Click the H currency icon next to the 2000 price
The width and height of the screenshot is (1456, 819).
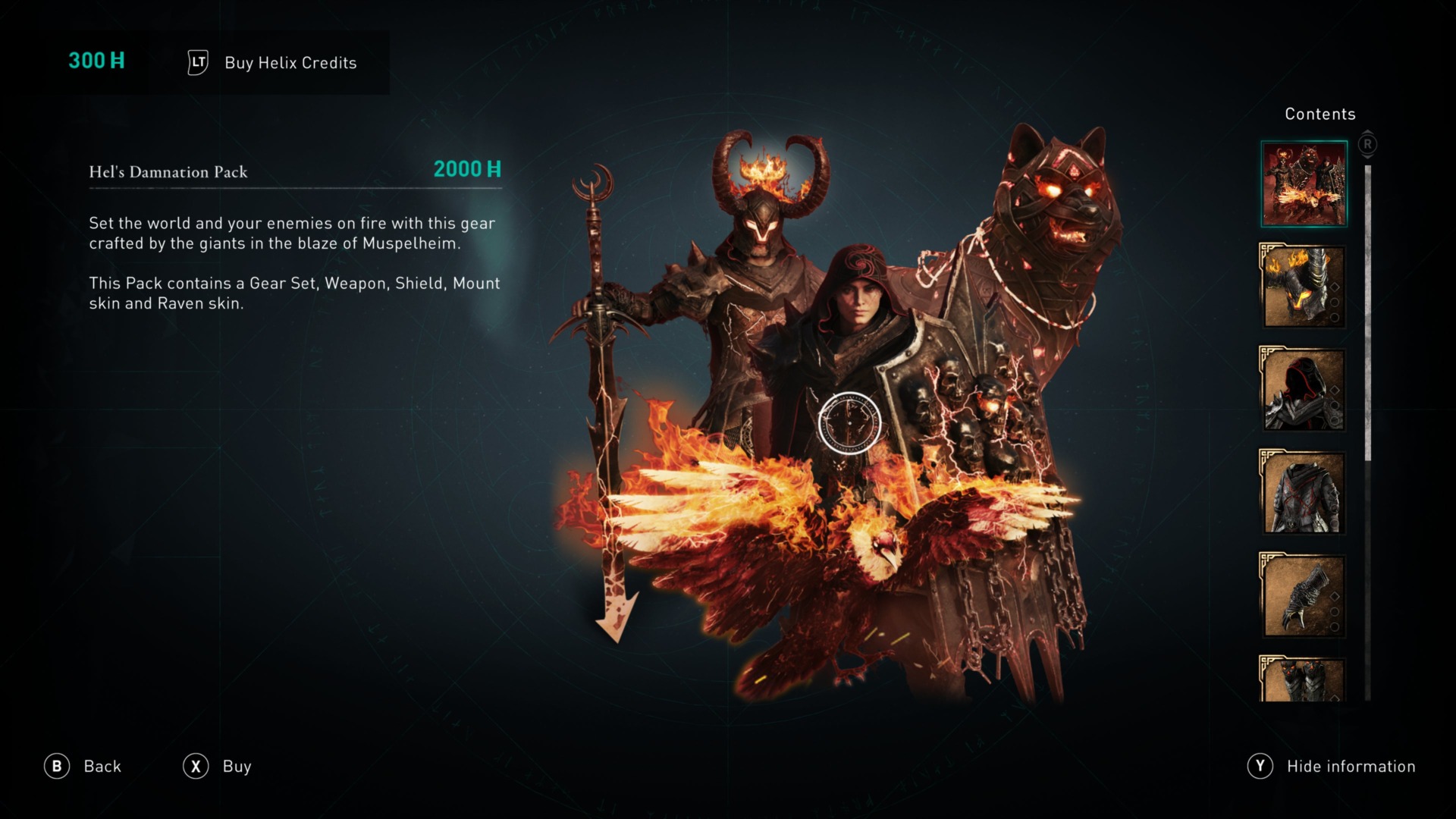click(494, 170)
